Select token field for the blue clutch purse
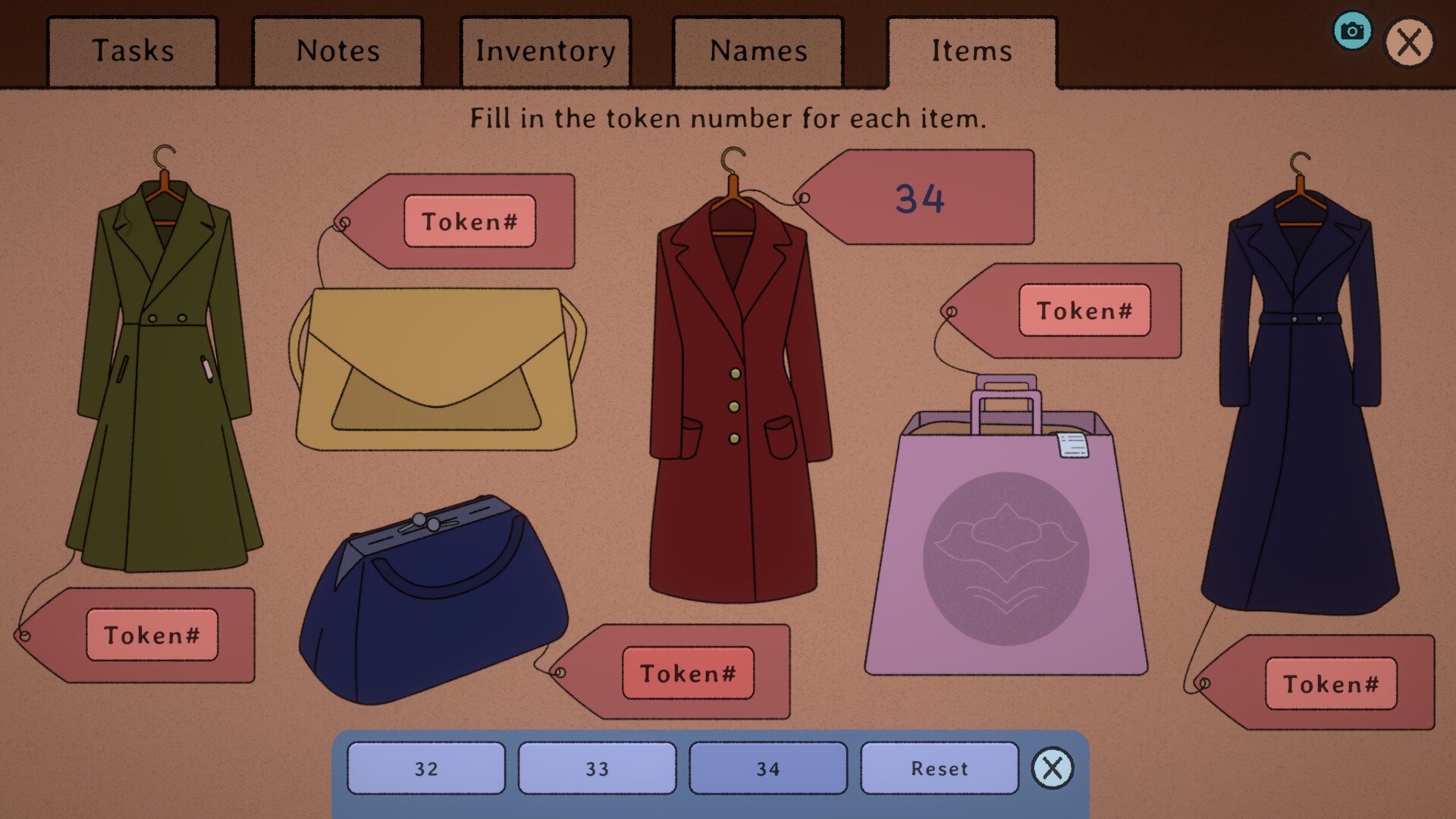 tap(688, 673)
